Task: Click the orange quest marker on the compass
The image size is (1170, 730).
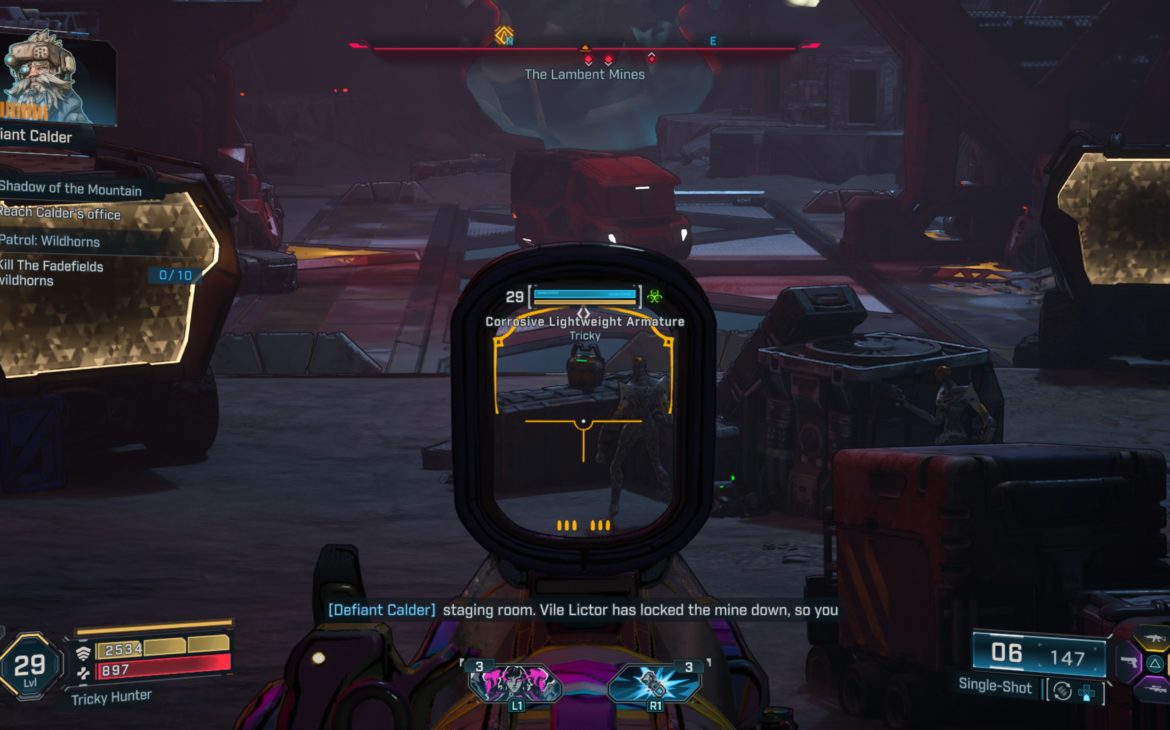Action: [504, 36]
